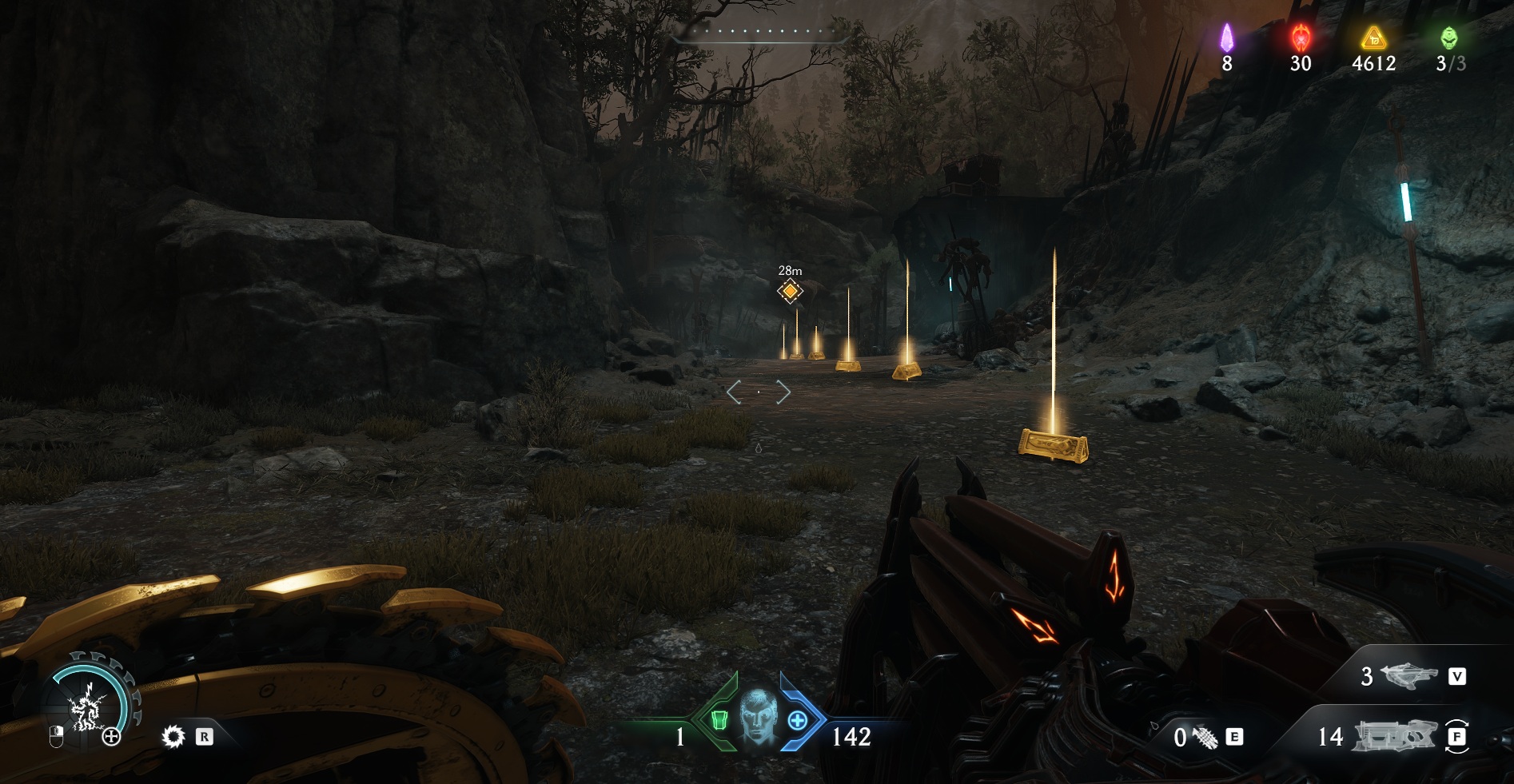Image resolution: width=1514 pixels, height=784 pixels.
Task: Select the green flask charges icon
Action: (x=1448, y=38)
